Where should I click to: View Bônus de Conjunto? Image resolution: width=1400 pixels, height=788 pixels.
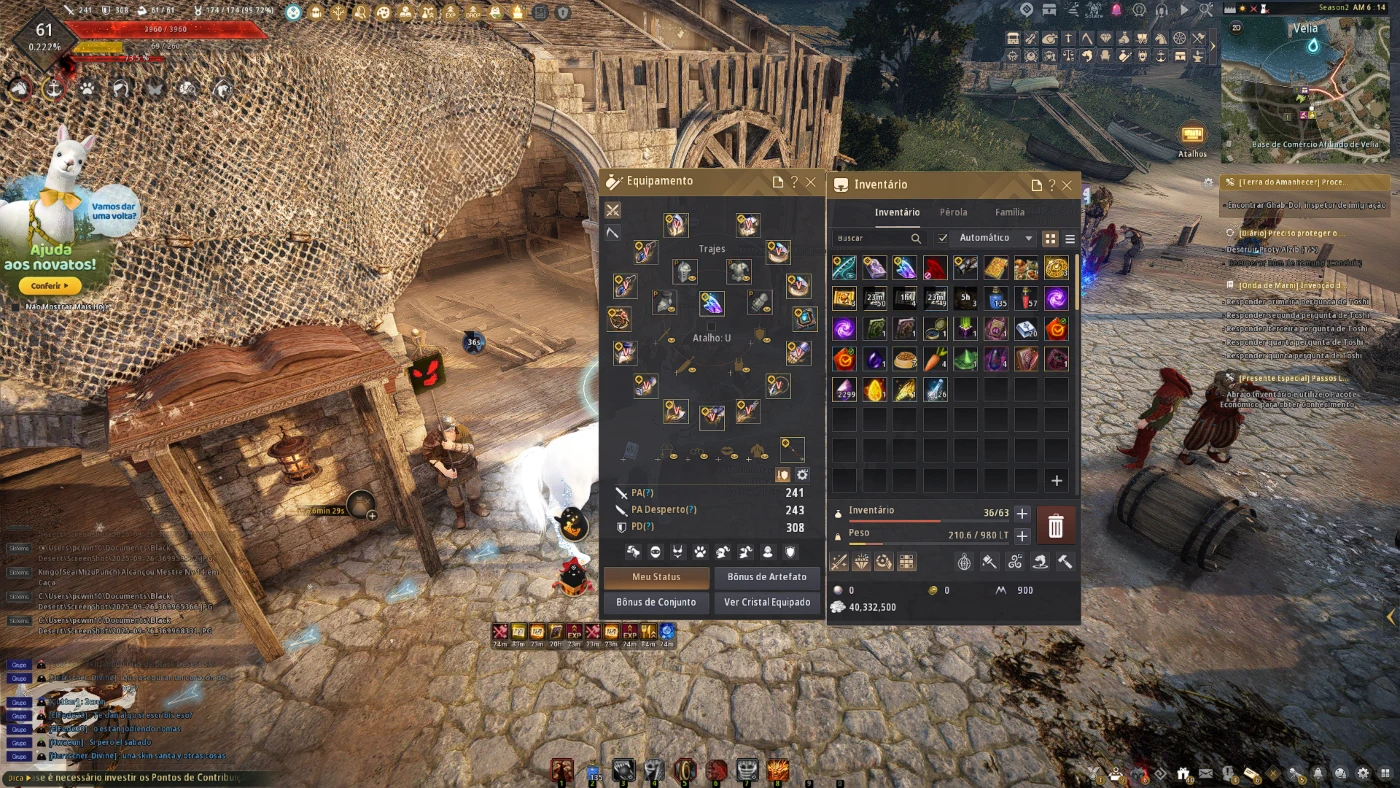pos(656,602)
